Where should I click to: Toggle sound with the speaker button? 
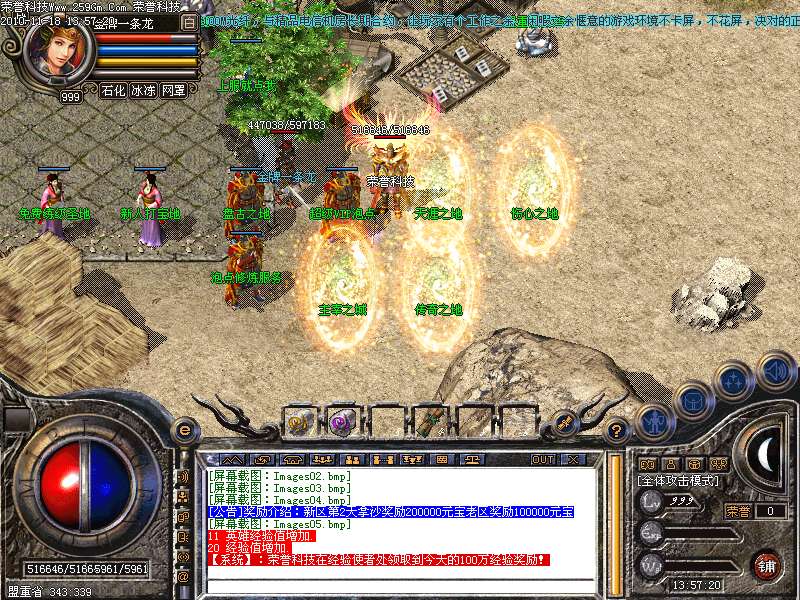[x=775, y=370]
